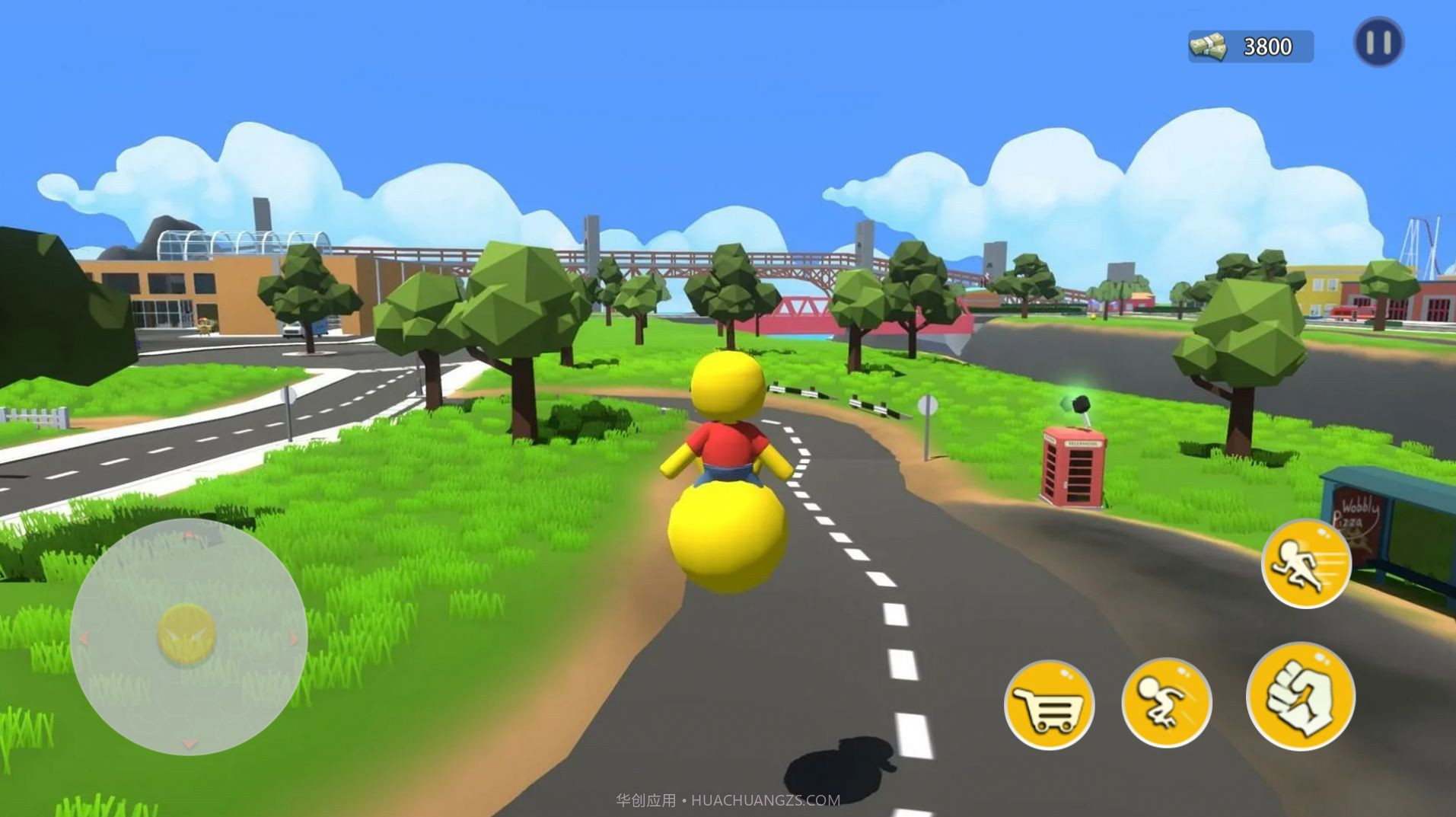
Task: Tap the jump action button
Action: coord(1166,703)
